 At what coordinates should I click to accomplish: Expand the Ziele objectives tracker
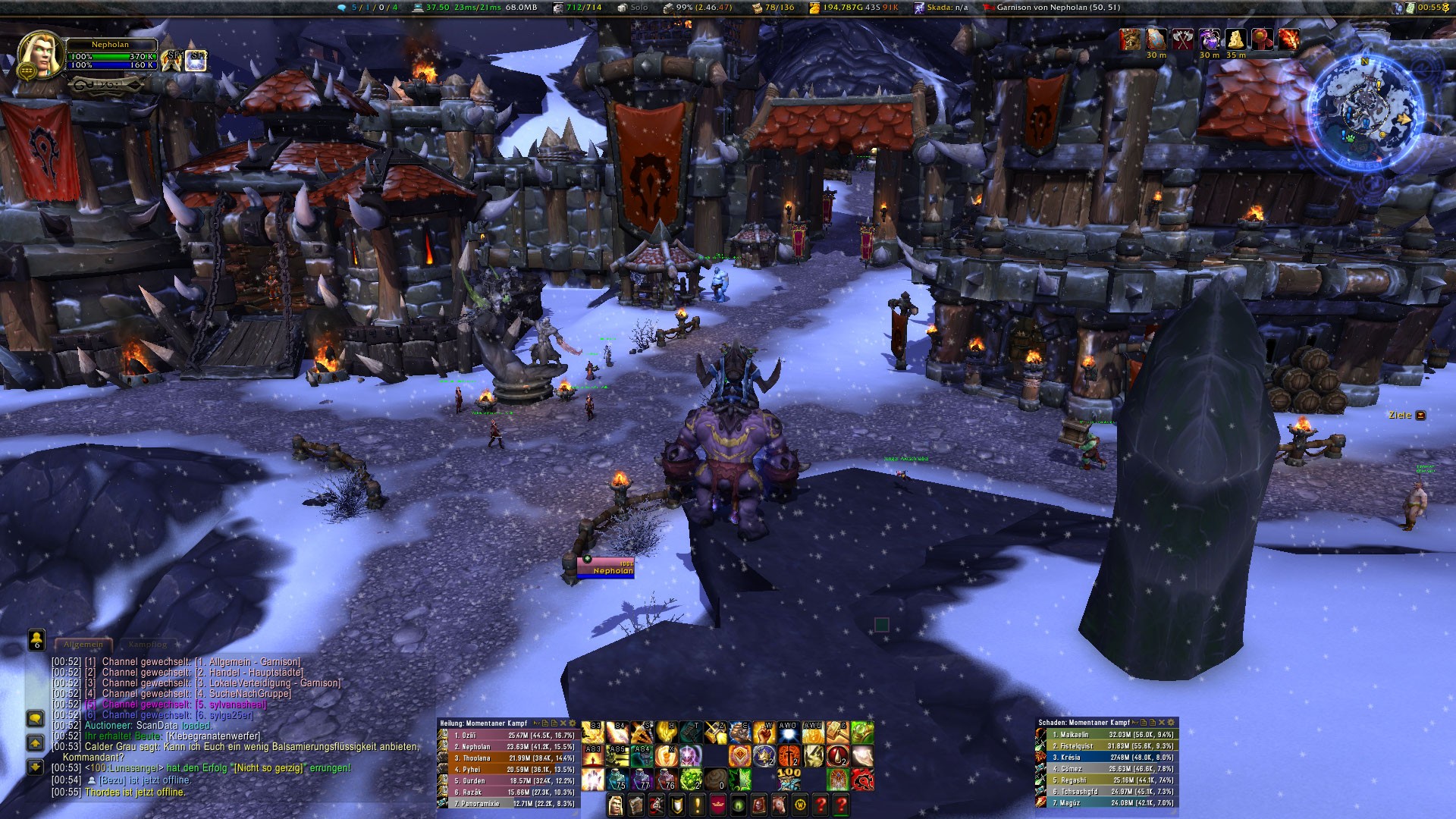pyautogui.click(x=1420, y=416)
